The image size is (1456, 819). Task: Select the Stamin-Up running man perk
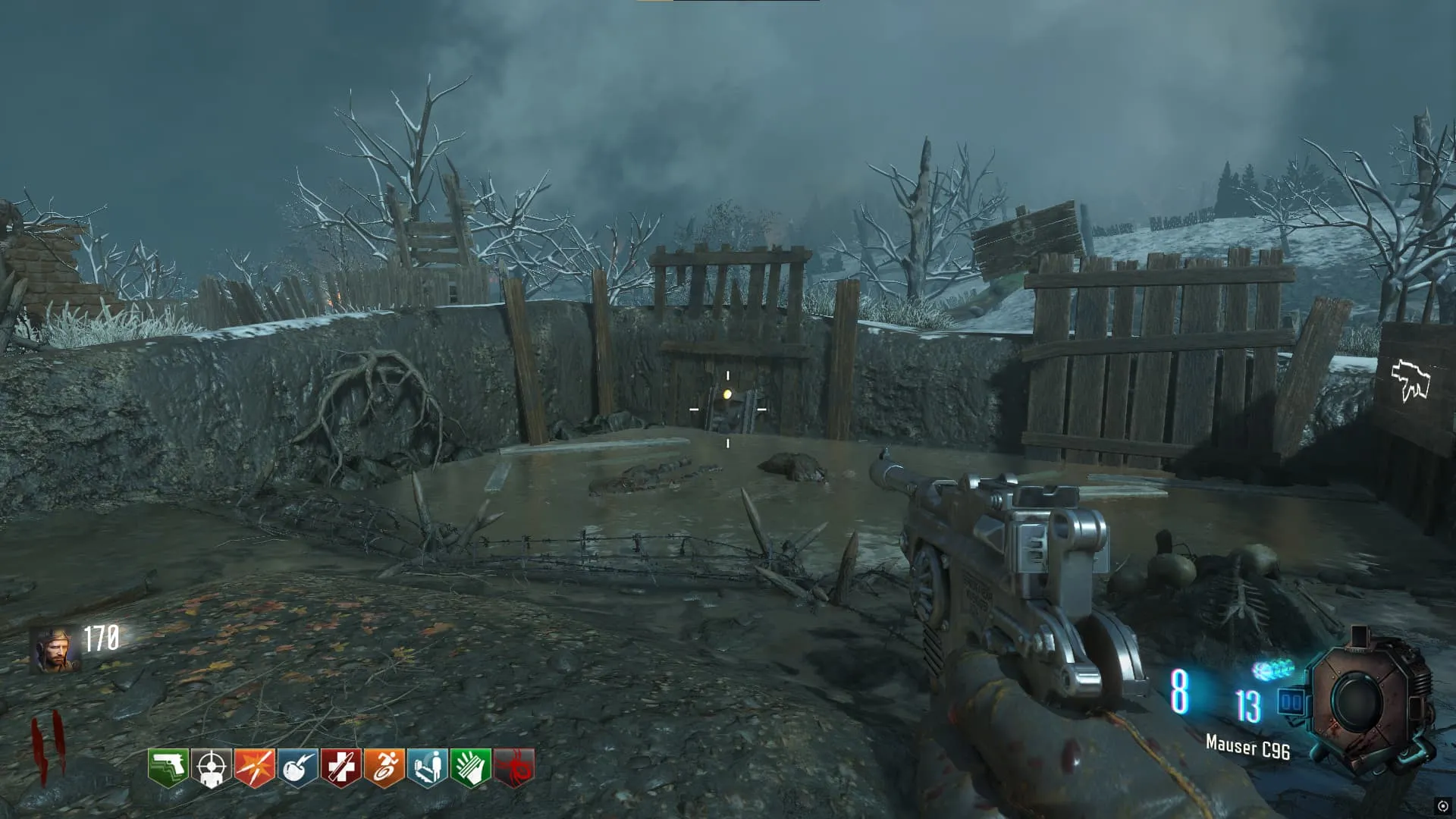tap(384, 768)
